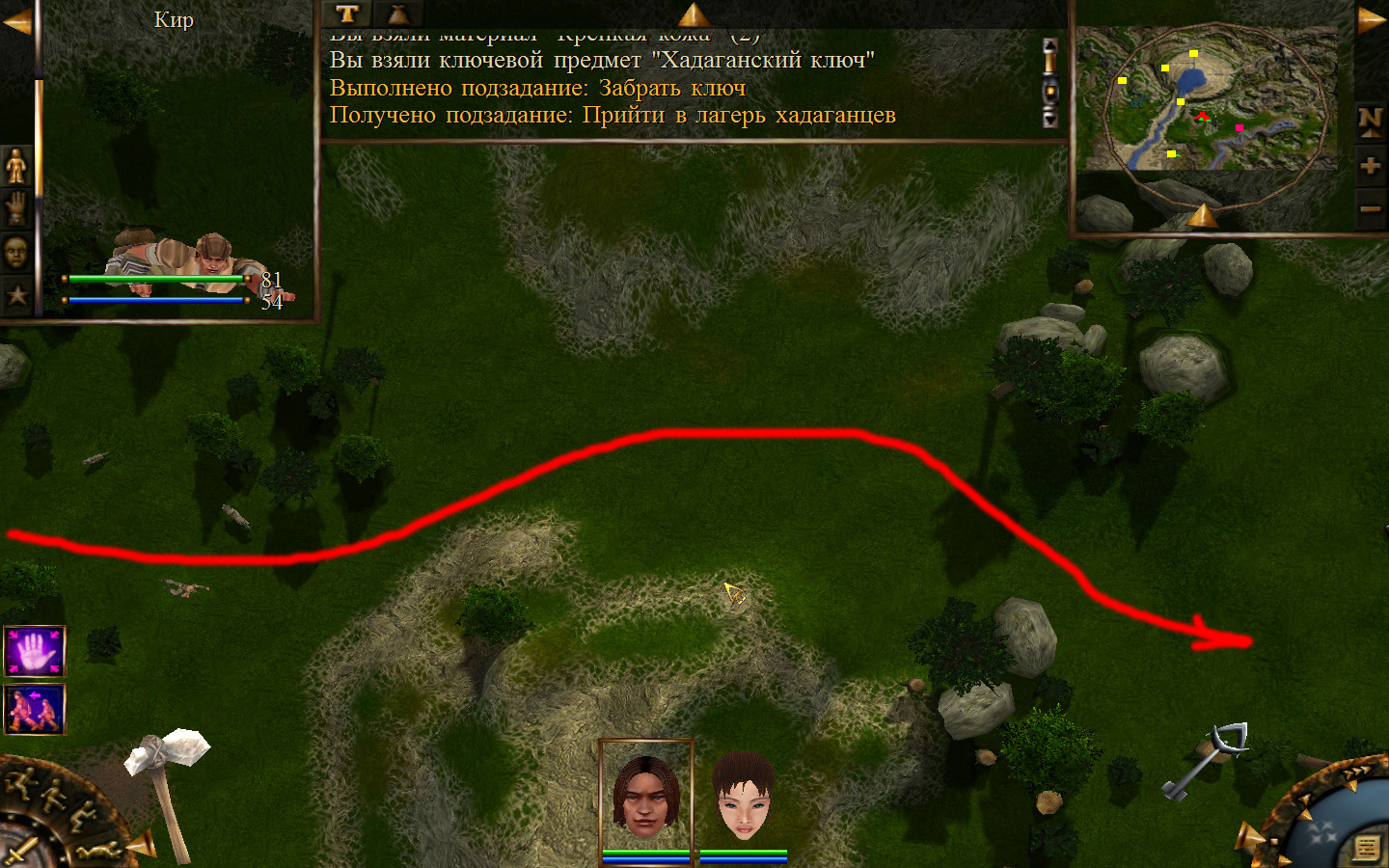
Task: Collapse the minimap with the gold right arrow
Action: (x=1371, y=20)
